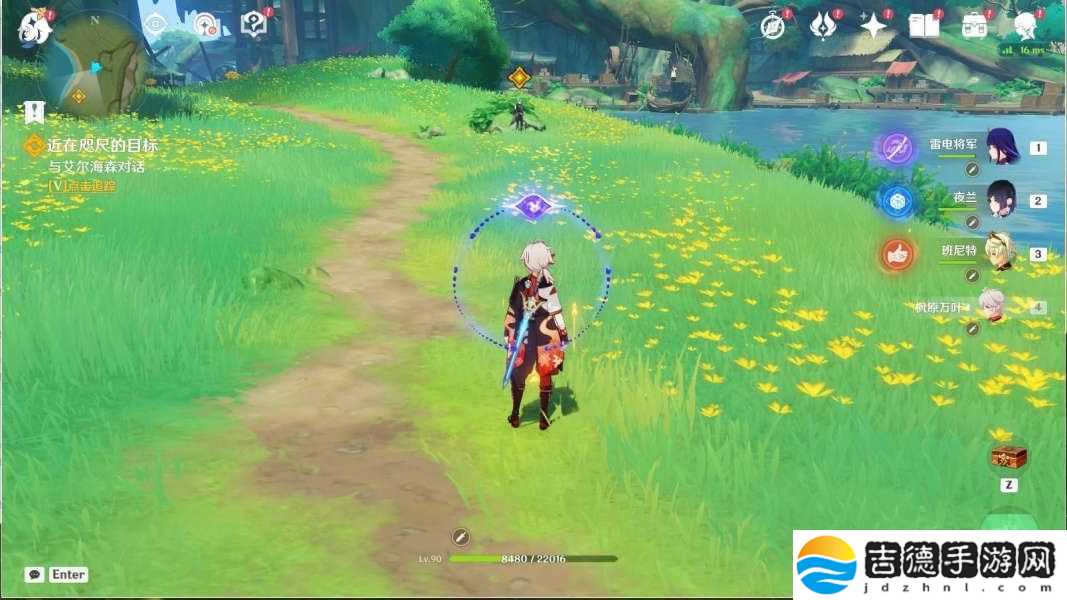The image size is (1067, 600).
Task: Open the events compass icon
Action: click(773, 25)
